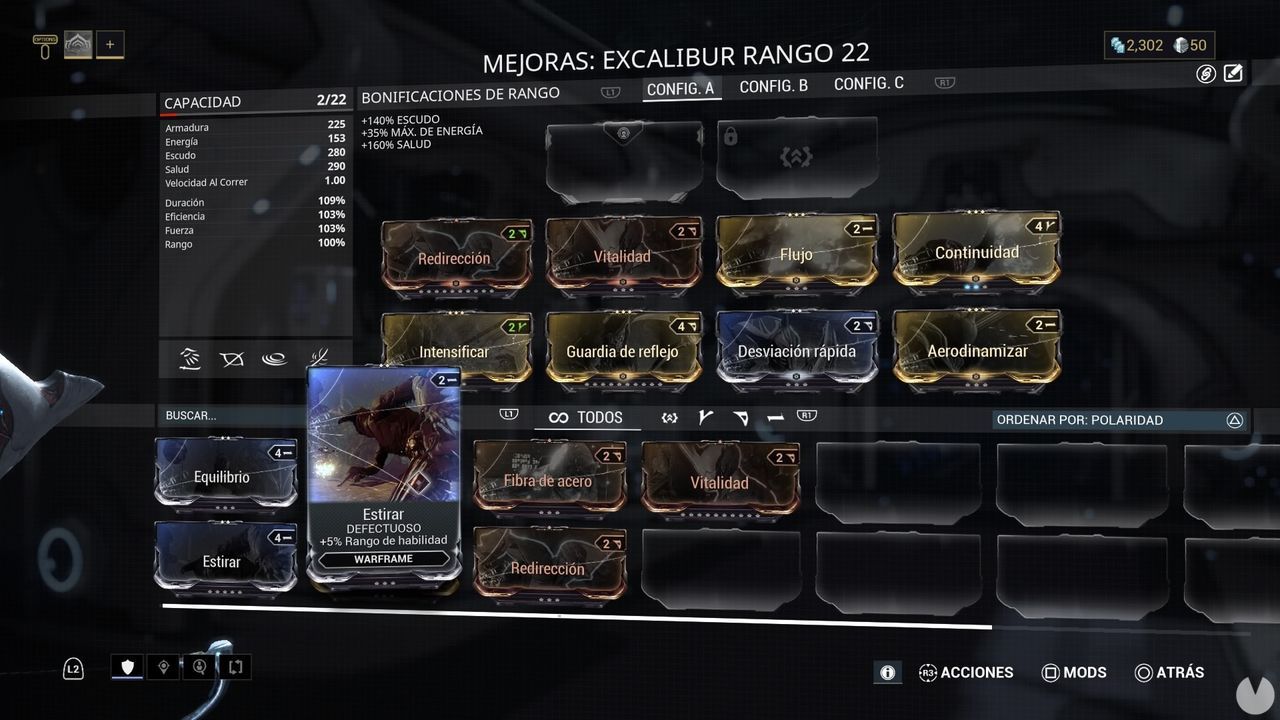The image size is (1280, 720).
Task: Click the linked mods icon near top right
Action: (x=1204, y=72)
